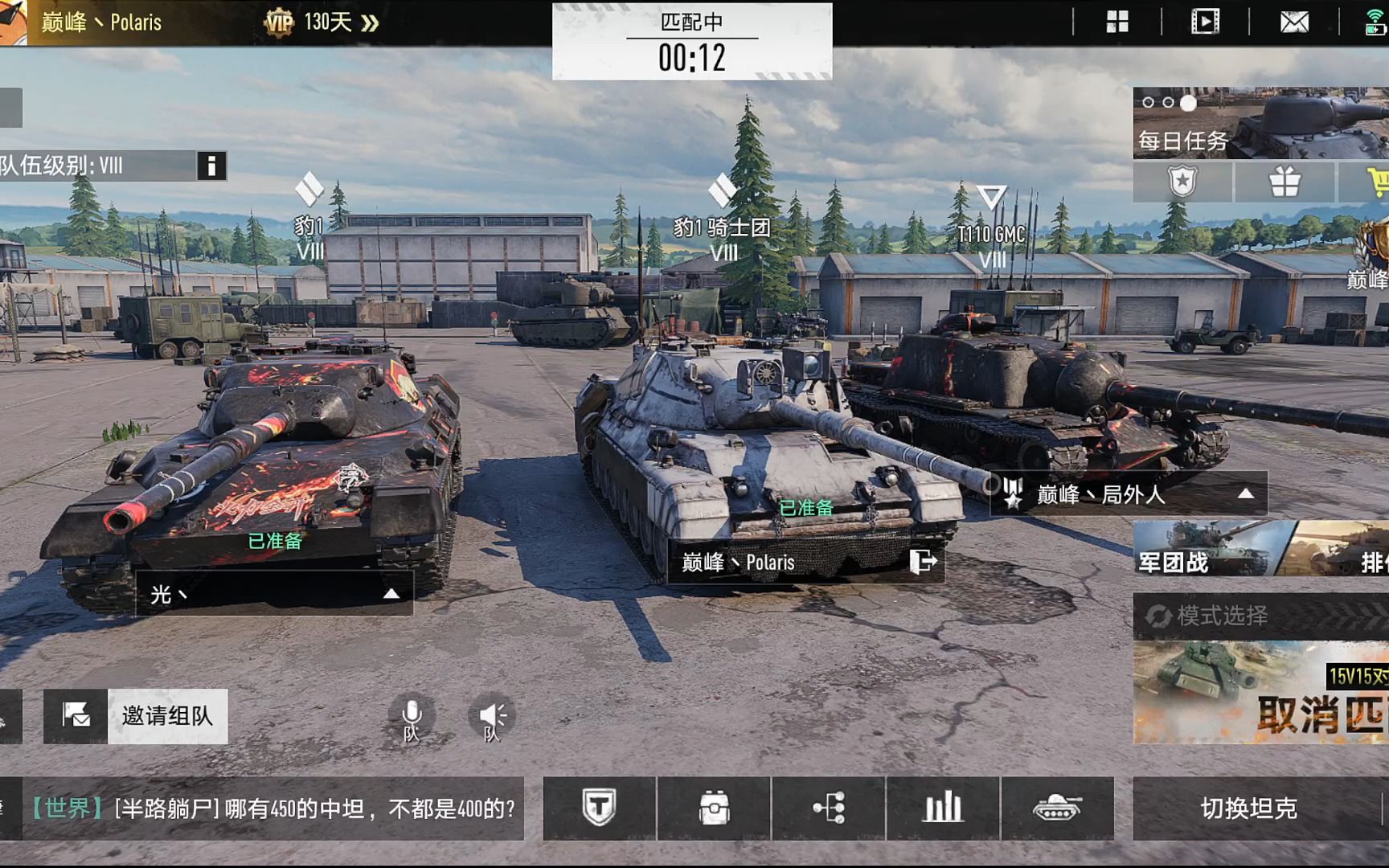
Task: Leave team via exit icon beside Polaris
Action: coord(923,561)
